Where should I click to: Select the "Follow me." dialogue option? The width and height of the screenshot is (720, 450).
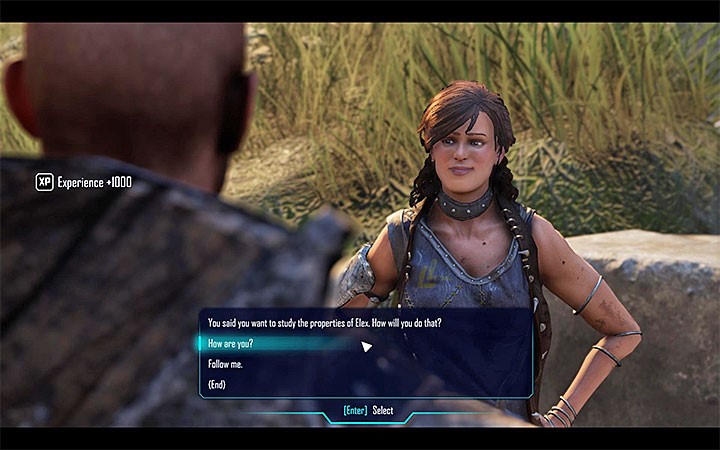pyautogui.click(x=225, y=364)
